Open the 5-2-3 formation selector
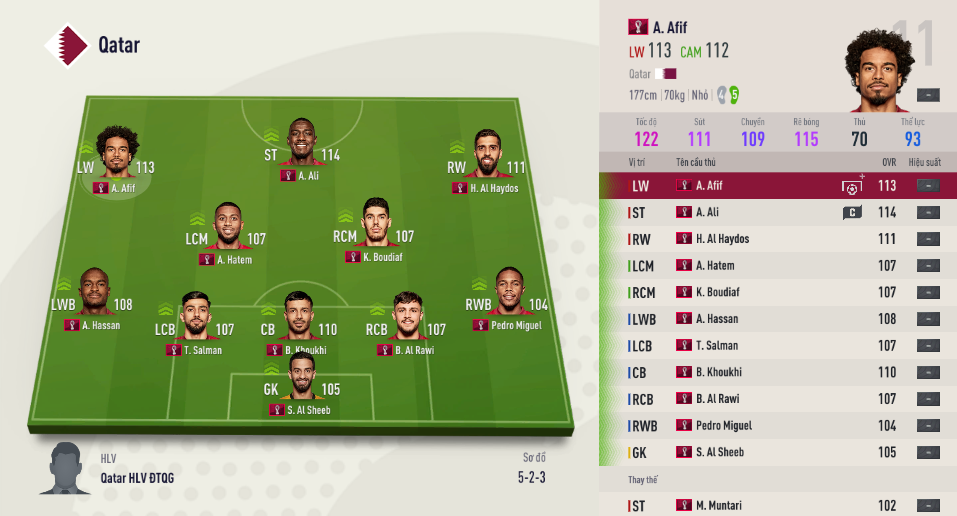The width and height of the screenshot is (957, 516). [x=531, y=477]
